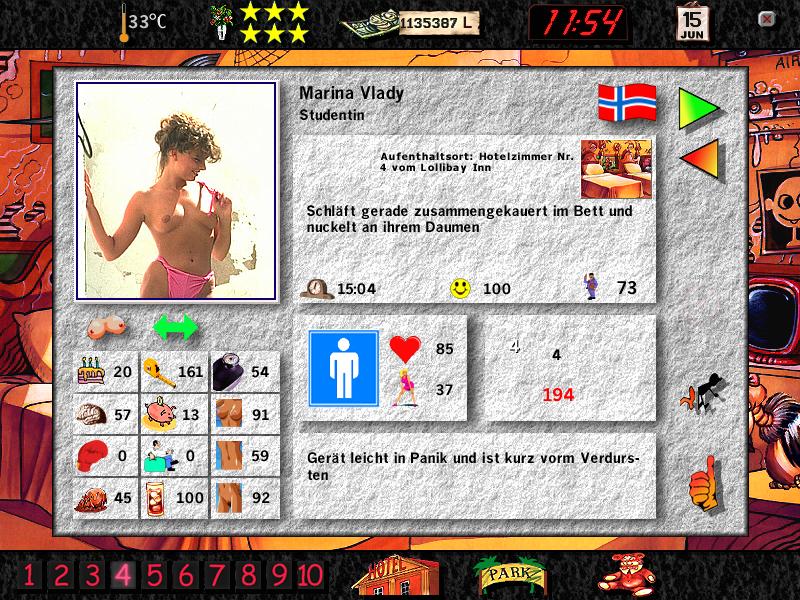Show next guest with green arrow
The height and width of the screenshot is (600, 800).
pos(698,108)
